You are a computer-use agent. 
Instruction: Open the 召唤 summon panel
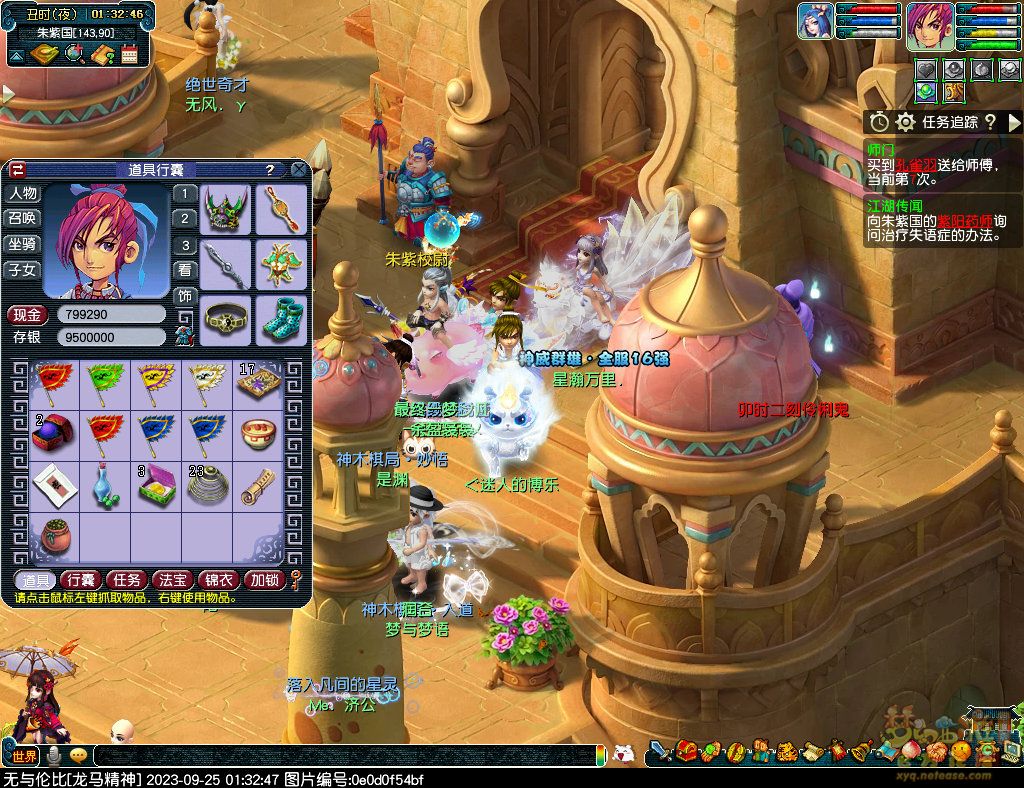pyautogui.click(x=22, y=218)
